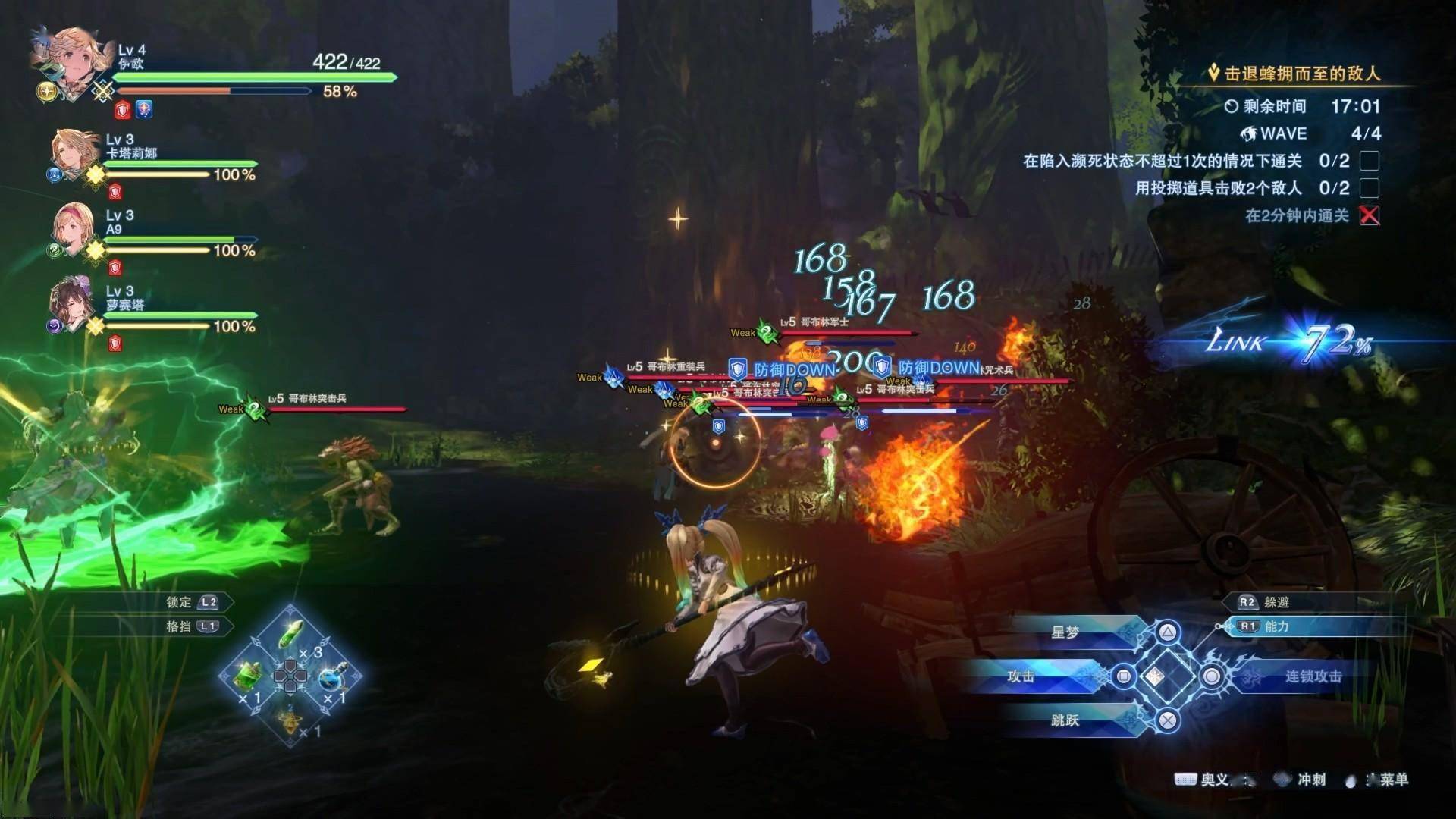Click the 击退蜂拥而至的敌人 quest objective title
This screenshot has width=1456, height=819.
[1301, 74]
